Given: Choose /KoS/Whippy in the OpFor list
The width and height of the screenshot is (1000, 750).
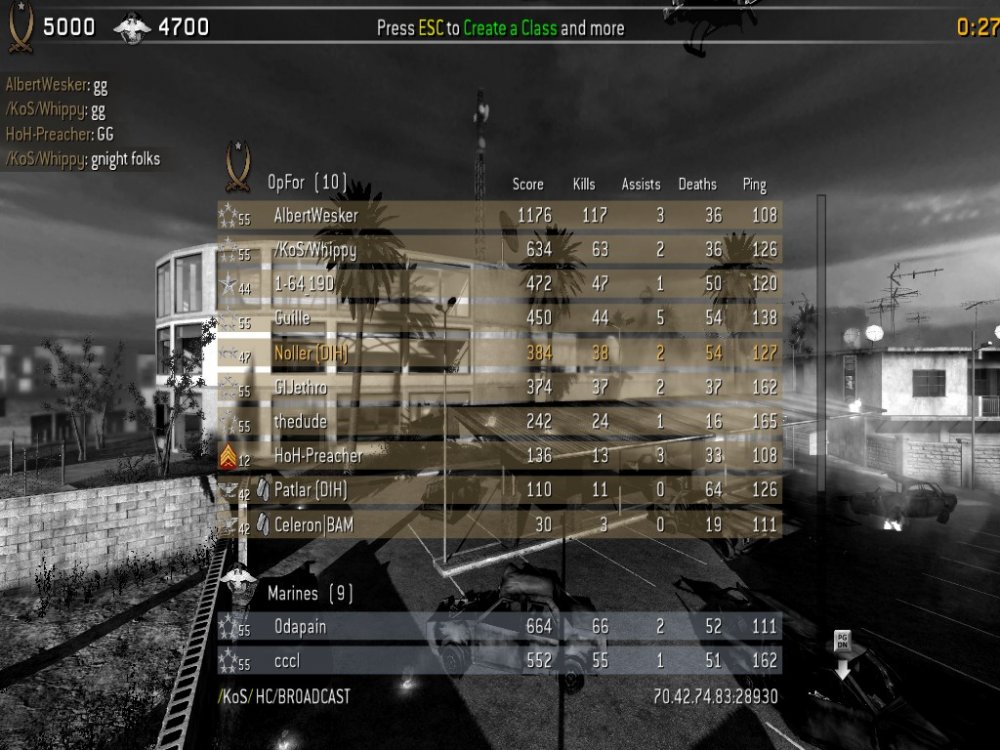Looking at the screenshot, I should (x=498, y=250).
